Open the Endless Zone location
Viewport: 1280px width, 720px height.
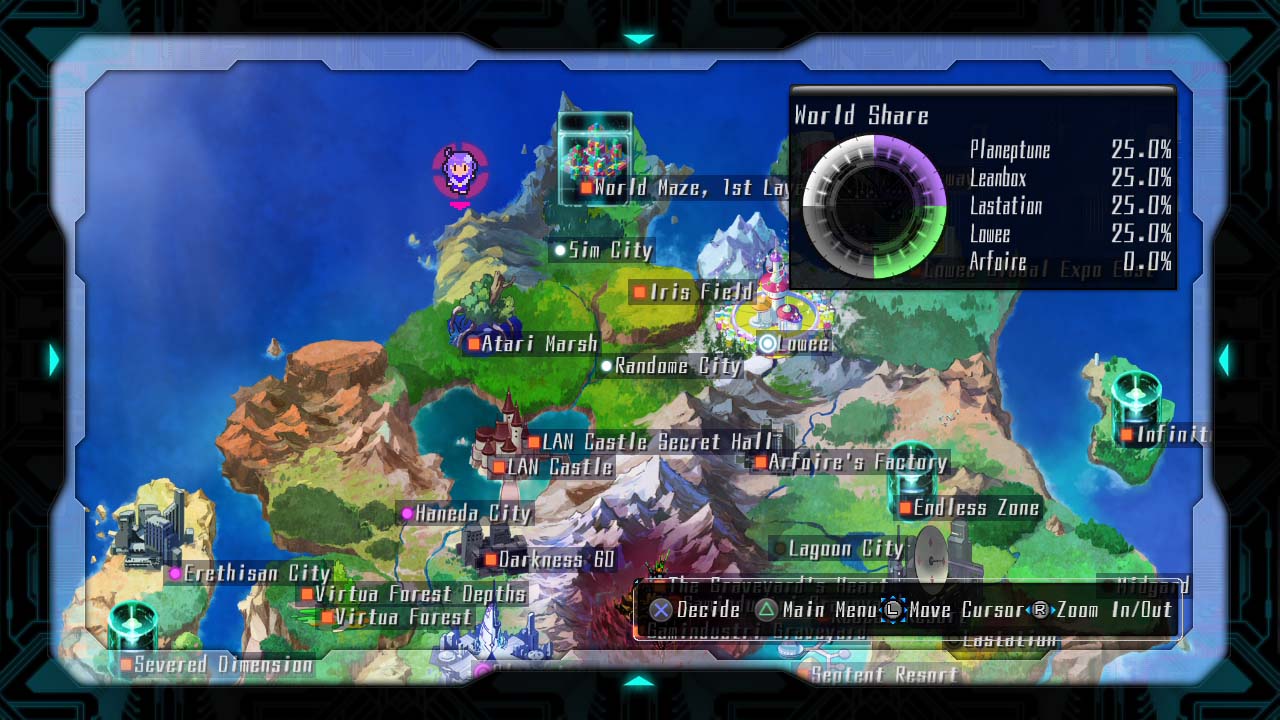(905, 508)
